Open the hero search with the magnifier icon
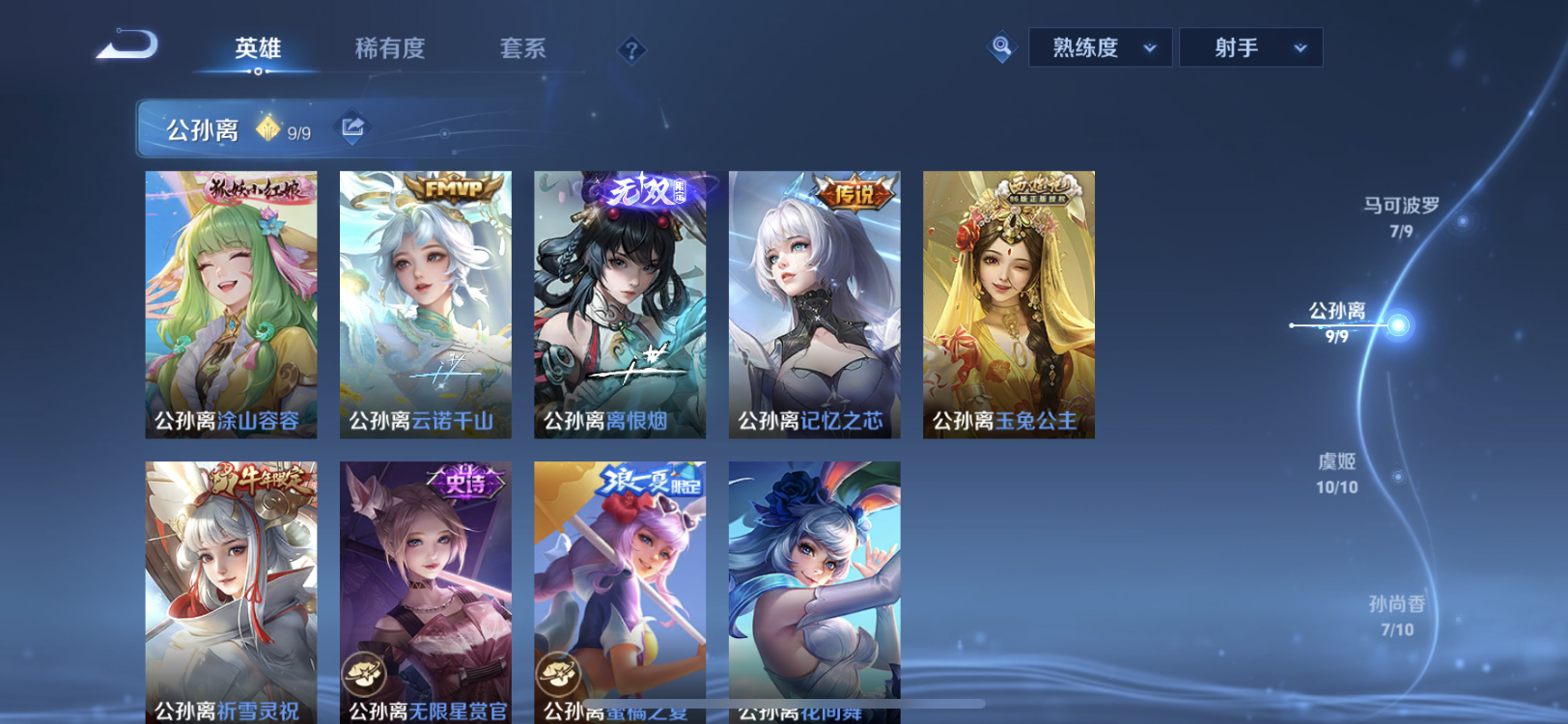Image resolution: width=1568 pixels, height=724 pixels. (x=1002, y=45)
